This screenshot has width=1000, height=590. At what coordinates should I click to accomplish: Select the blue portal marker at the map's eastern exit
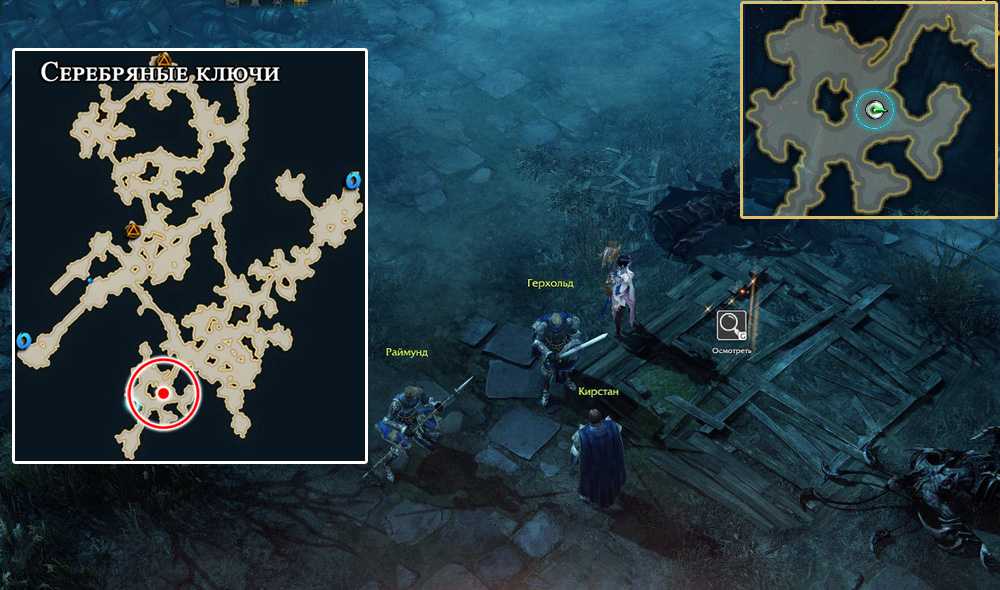tap(352, 180)
